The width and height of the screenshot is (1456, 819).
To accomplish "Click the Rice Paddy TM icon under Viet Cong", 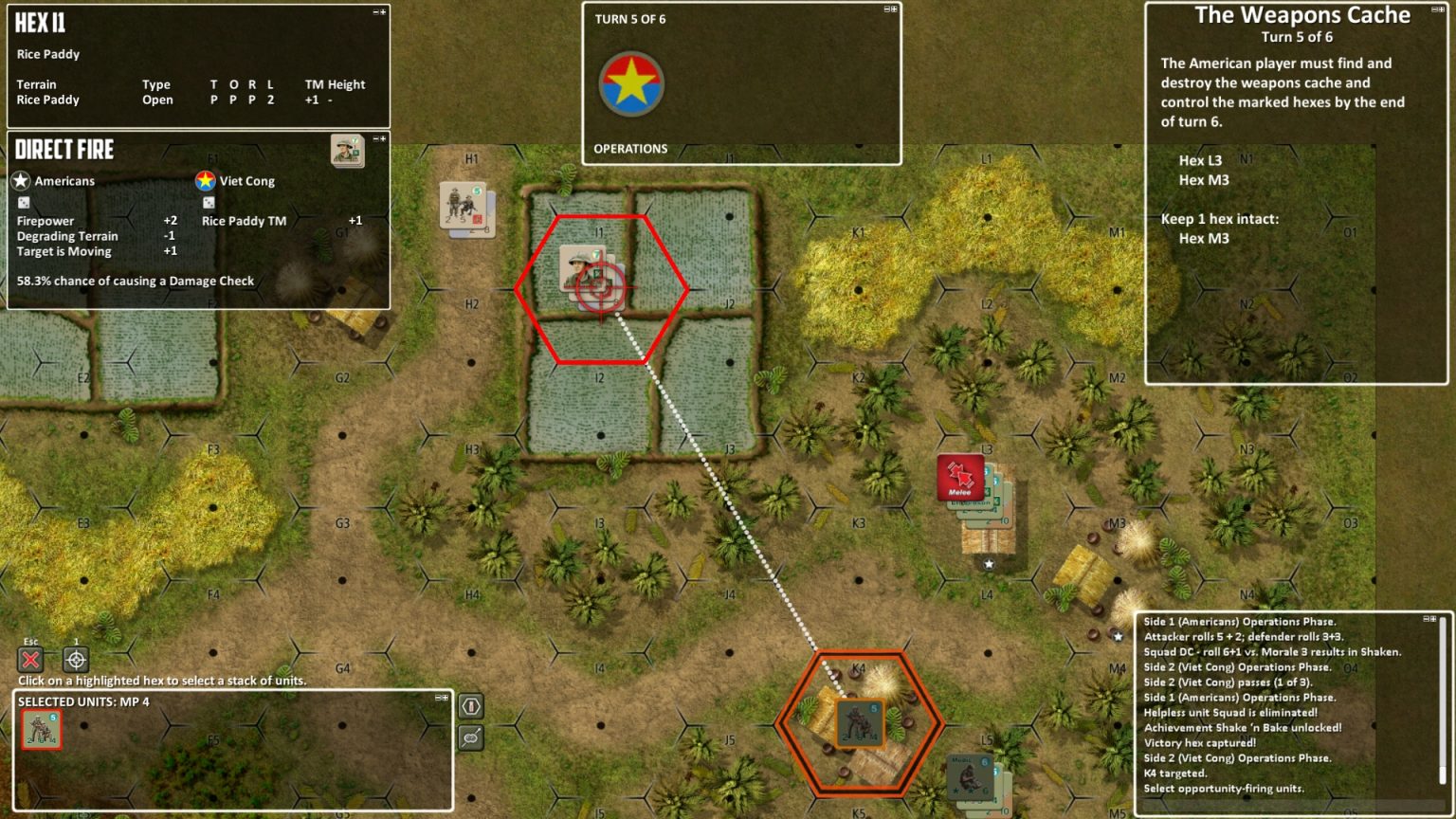I will [x=209, y=203].
